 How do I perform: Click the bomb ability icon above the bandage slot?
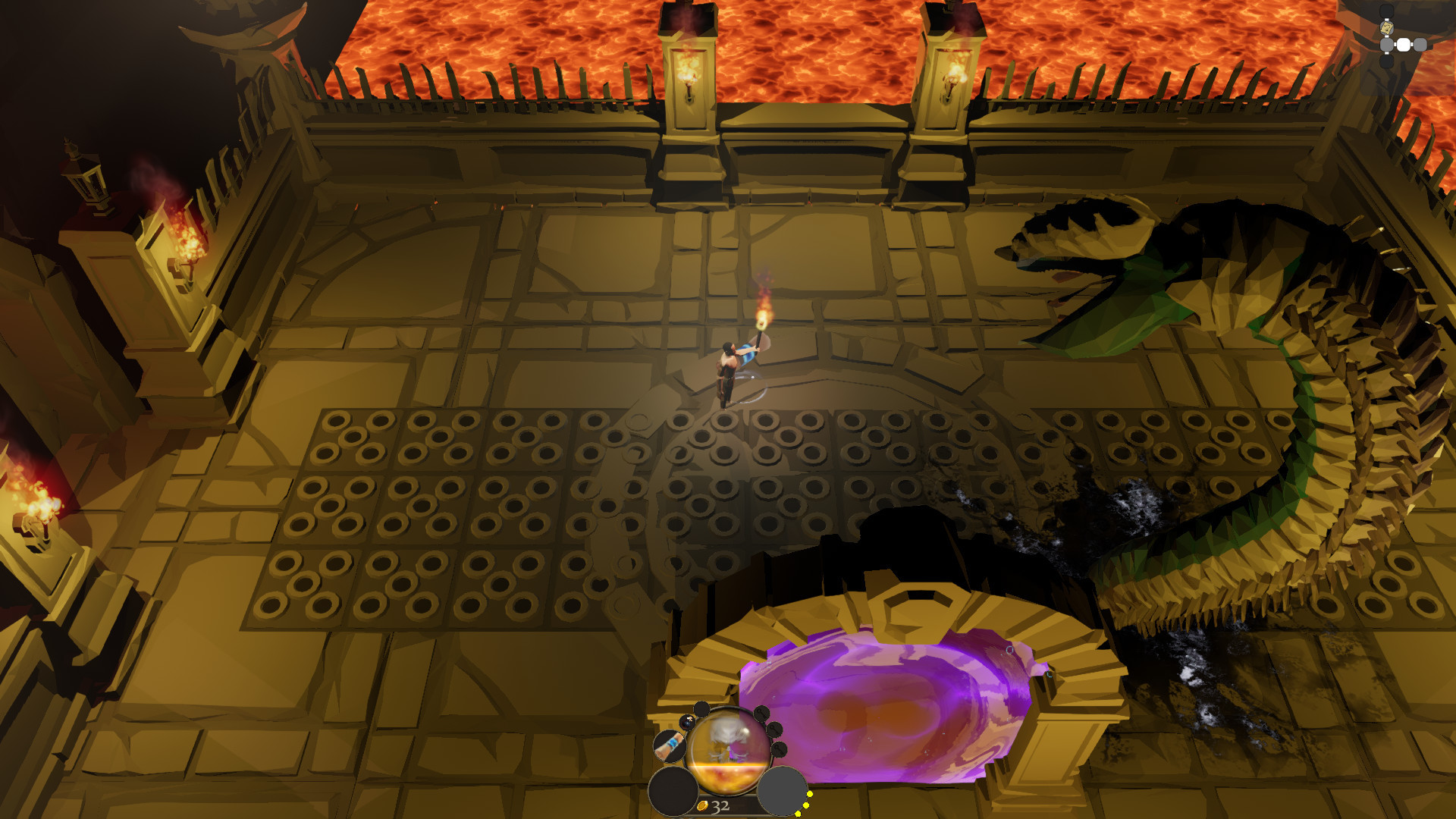[686, 723]
